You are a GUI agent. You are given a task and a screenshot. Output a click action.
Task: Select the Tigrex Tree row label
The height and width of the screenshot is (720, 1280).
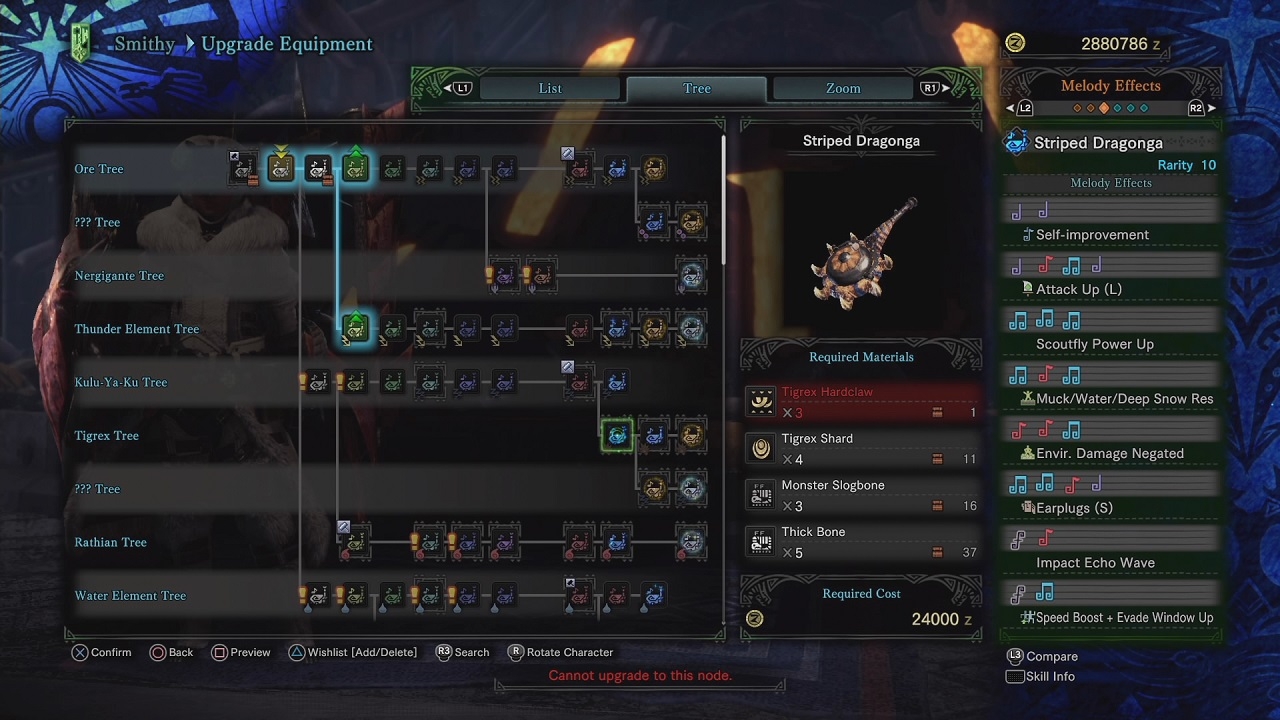click(x=106, y=436)
